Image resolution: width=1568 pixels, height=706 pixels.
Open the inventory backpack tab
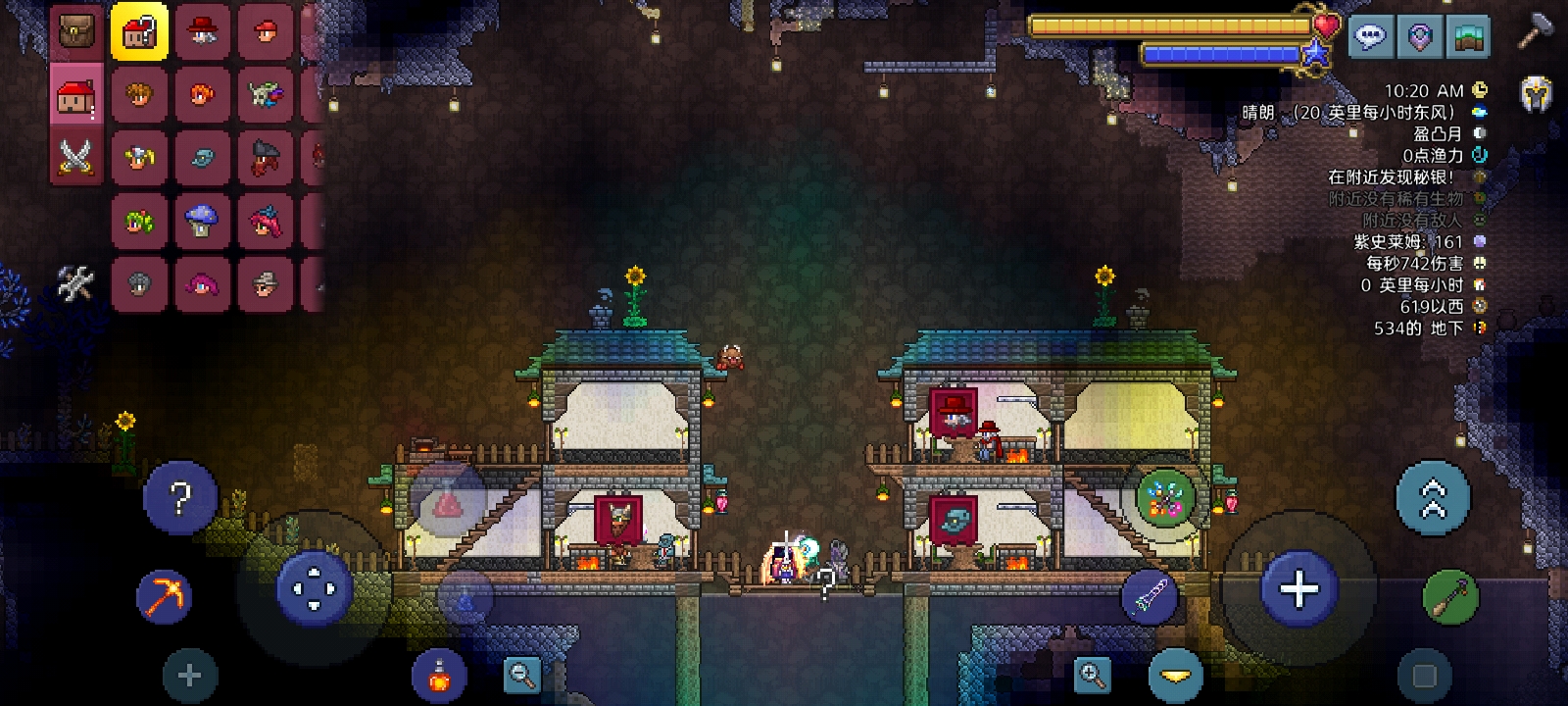click(x=76, y=31)
